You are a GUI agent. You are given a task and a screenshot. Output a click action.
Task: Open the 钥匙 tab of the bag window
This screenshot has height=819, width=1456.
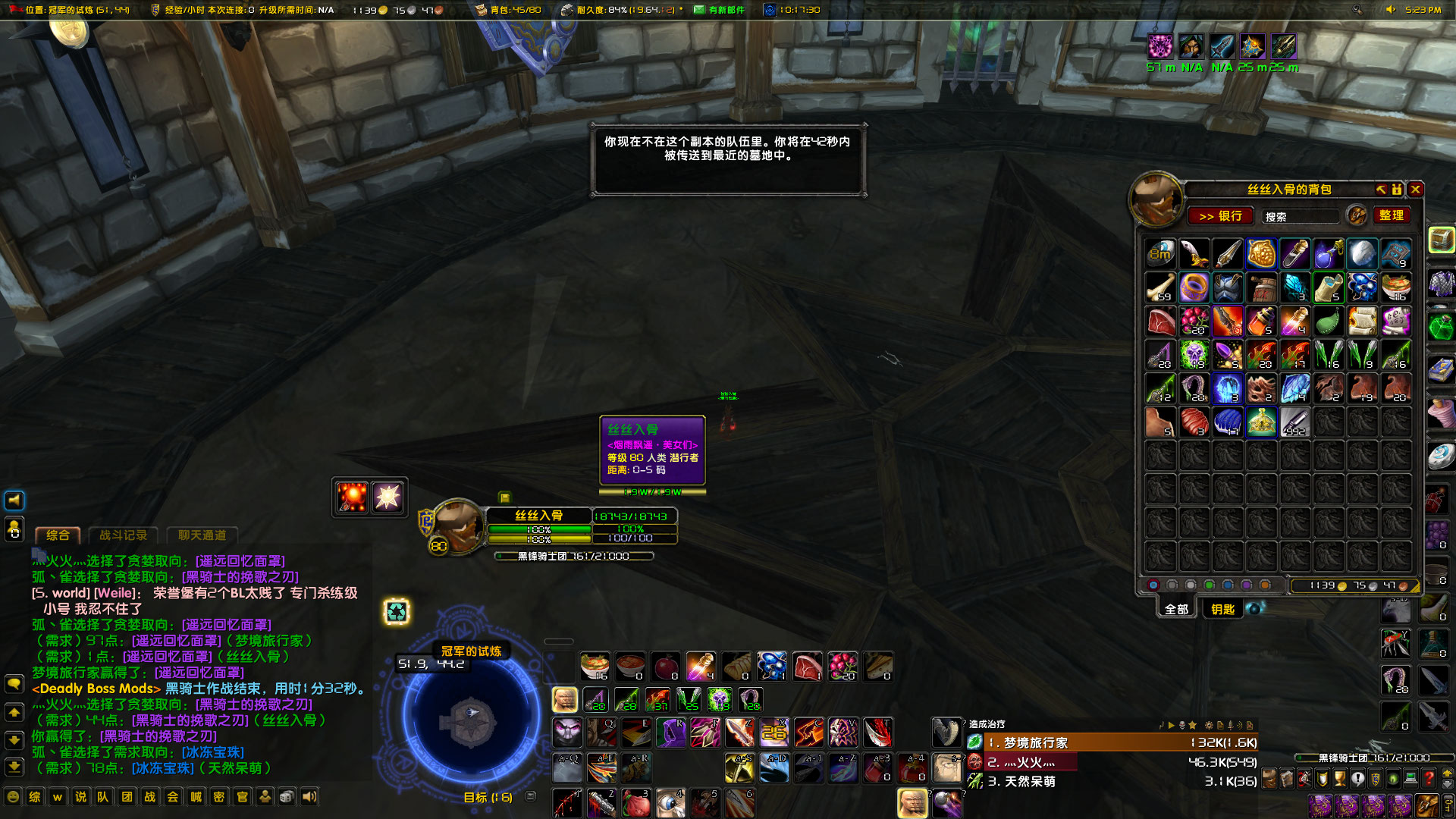pos(1222,609)
